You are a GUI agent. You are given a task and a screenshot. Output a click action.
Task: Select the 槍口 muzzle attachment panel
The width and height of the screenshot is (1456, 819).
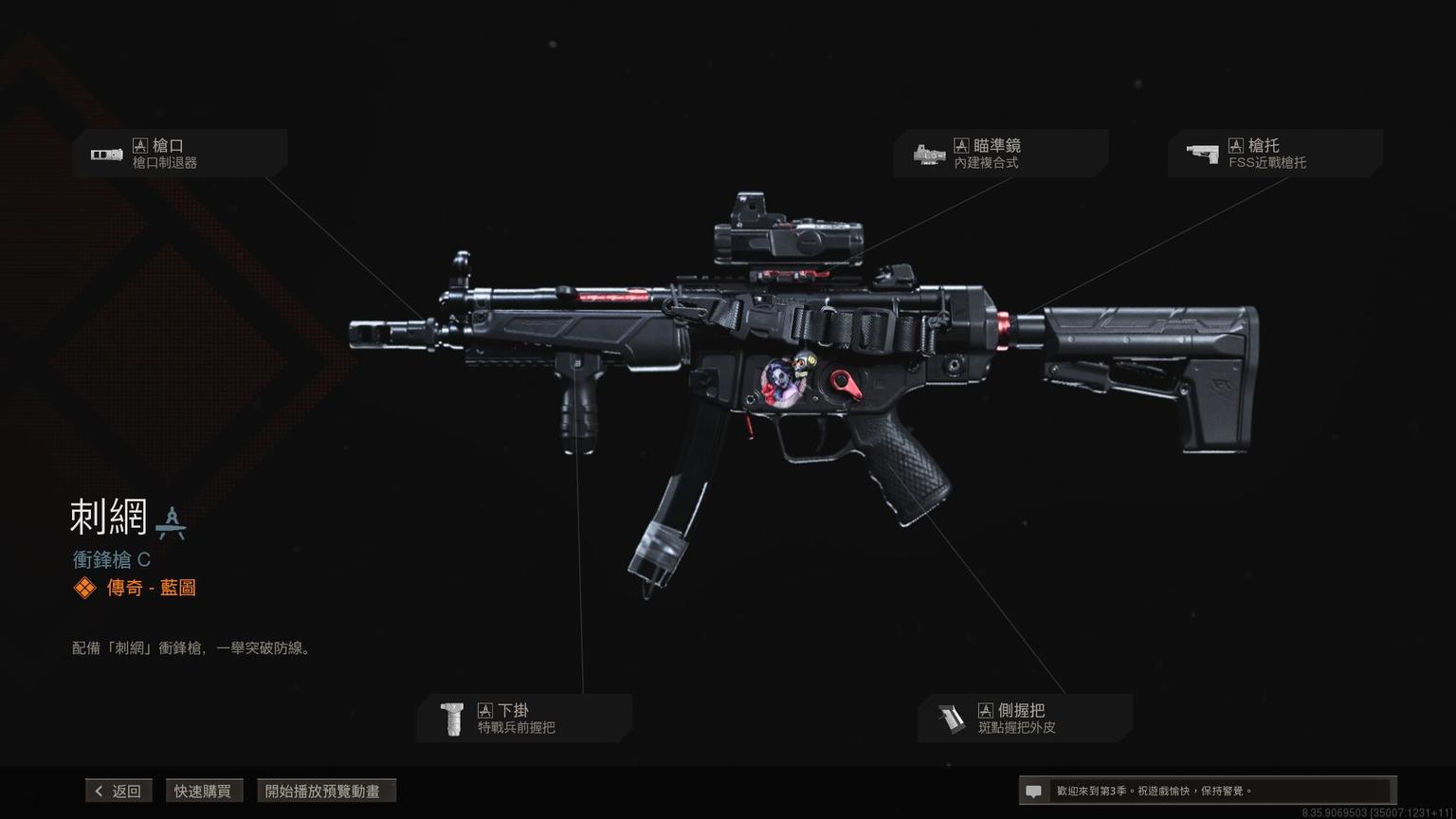tap(179, 154)
